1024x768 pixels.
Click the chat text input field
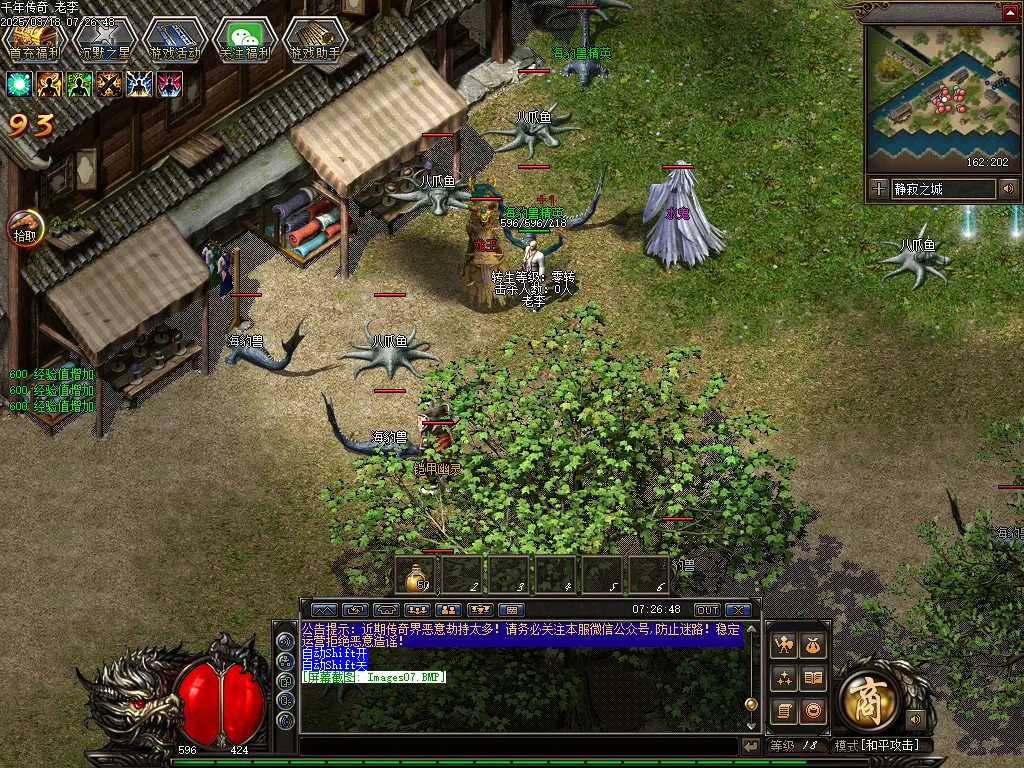(x=518, y=746)
